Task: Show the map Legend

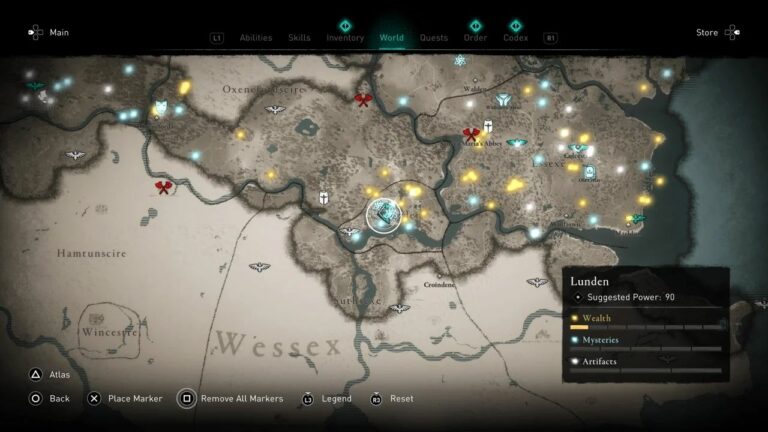Action: pos(327,398)
